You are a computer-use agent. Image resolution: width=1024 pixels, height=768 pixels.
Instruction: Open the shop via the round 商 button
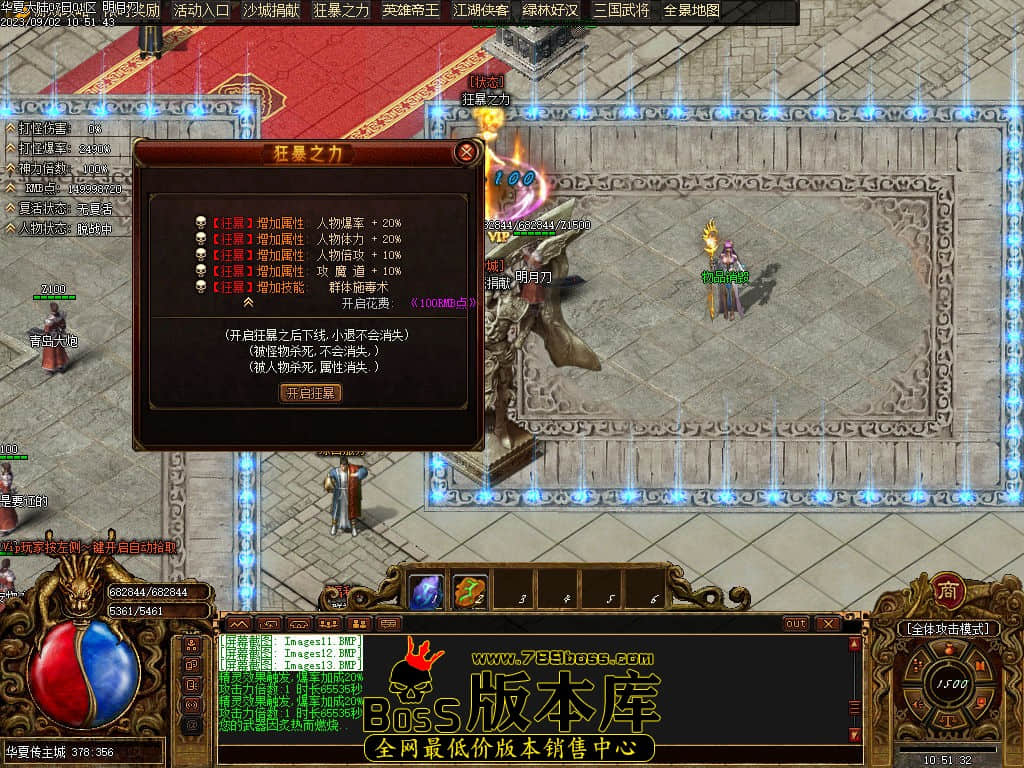(x=947, y=591)
